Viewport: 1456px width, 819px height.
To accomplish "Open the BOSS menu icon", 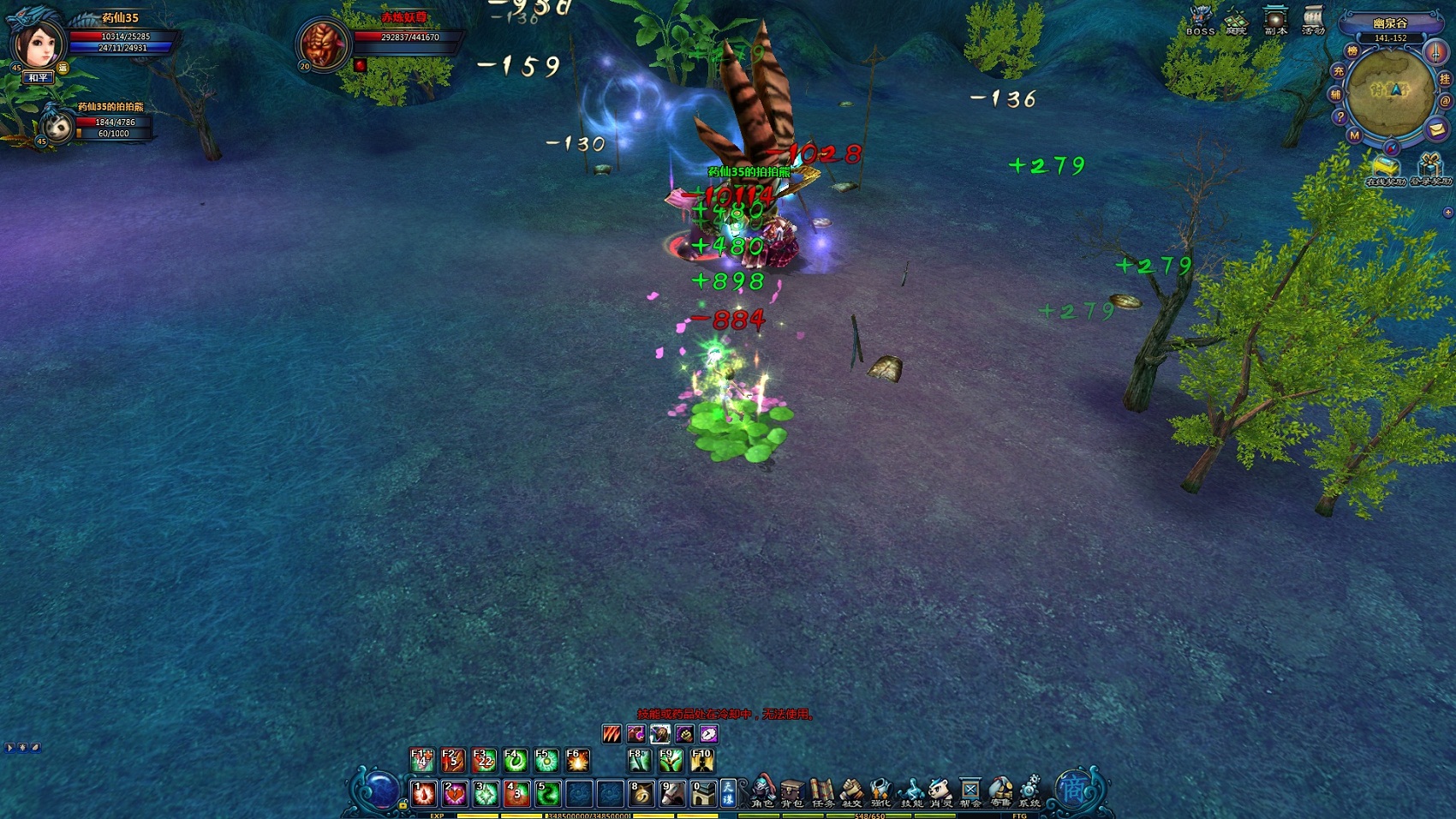I will (x=1200, y=19).
